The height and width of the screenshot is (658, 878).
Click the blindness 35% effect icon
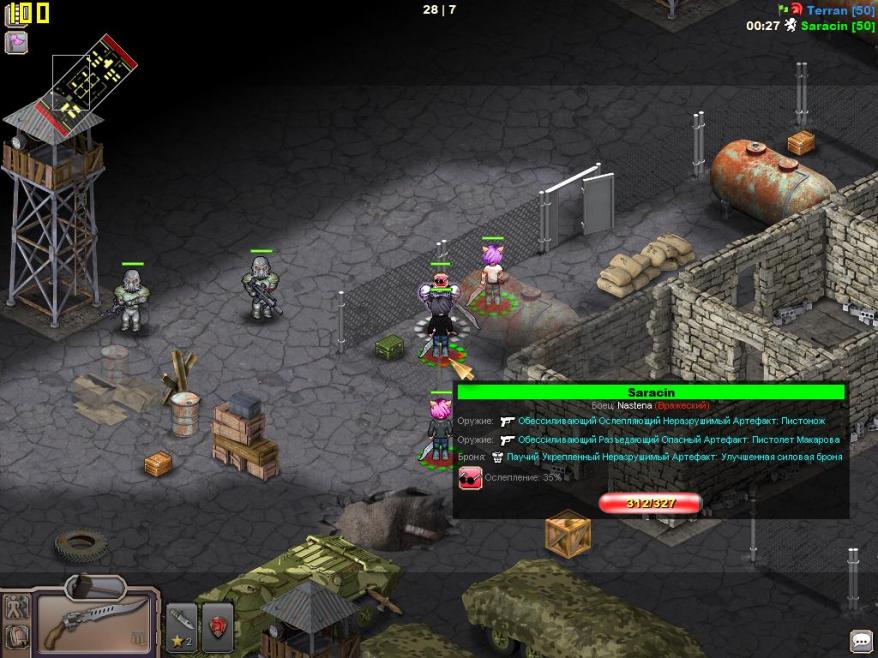(x=470, y=479)
